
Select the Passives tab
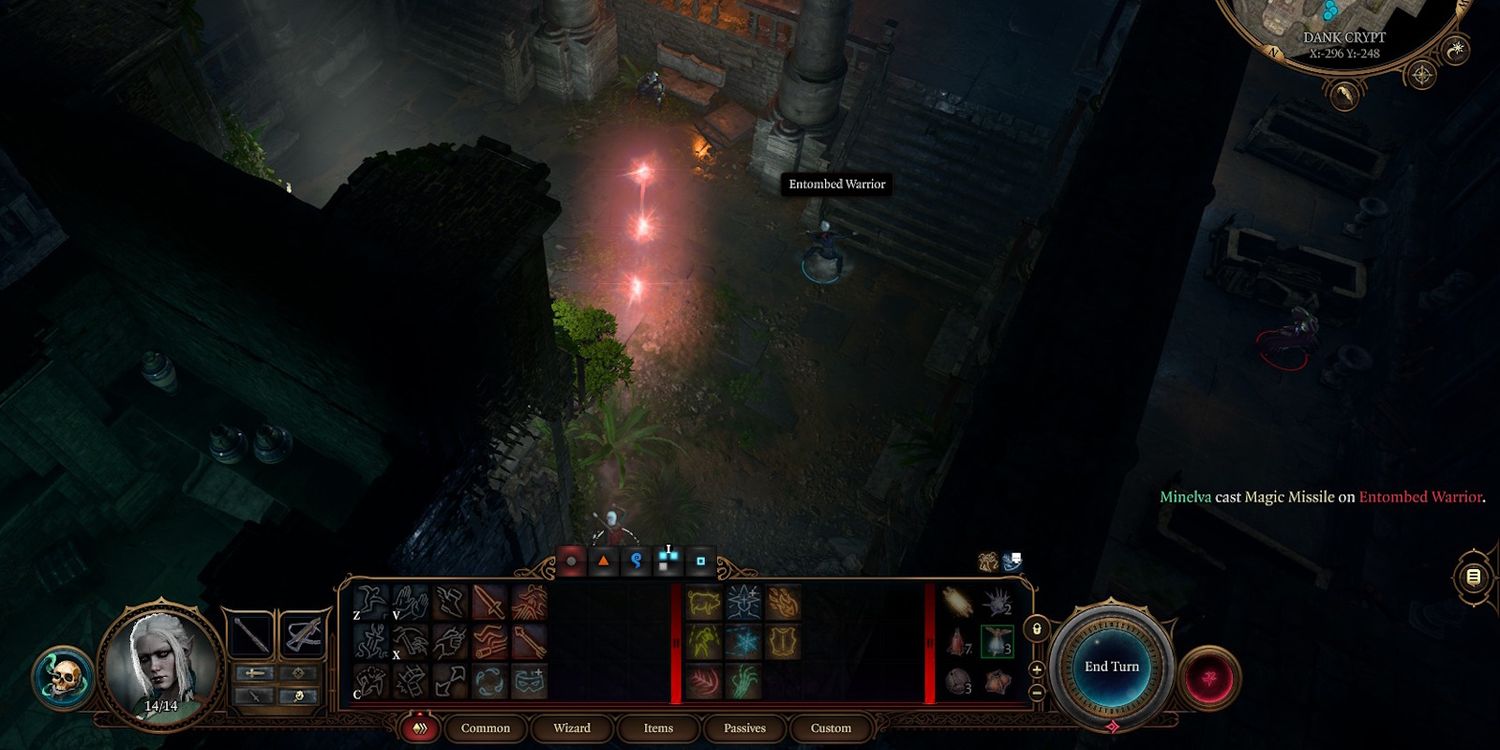744,728
